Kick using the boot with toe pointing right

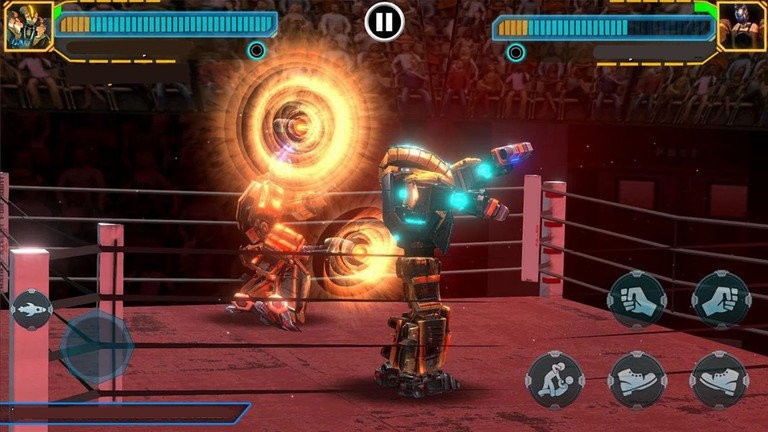tap(637, 379)
